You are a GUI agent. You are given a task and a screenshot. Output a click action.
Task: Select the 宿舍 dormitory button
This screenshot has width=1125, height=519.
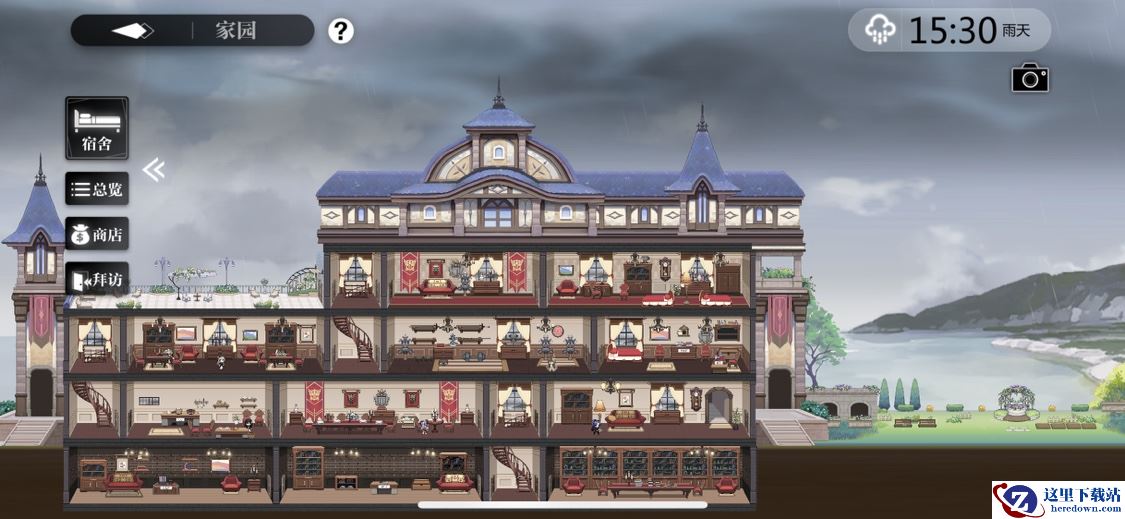97,128
